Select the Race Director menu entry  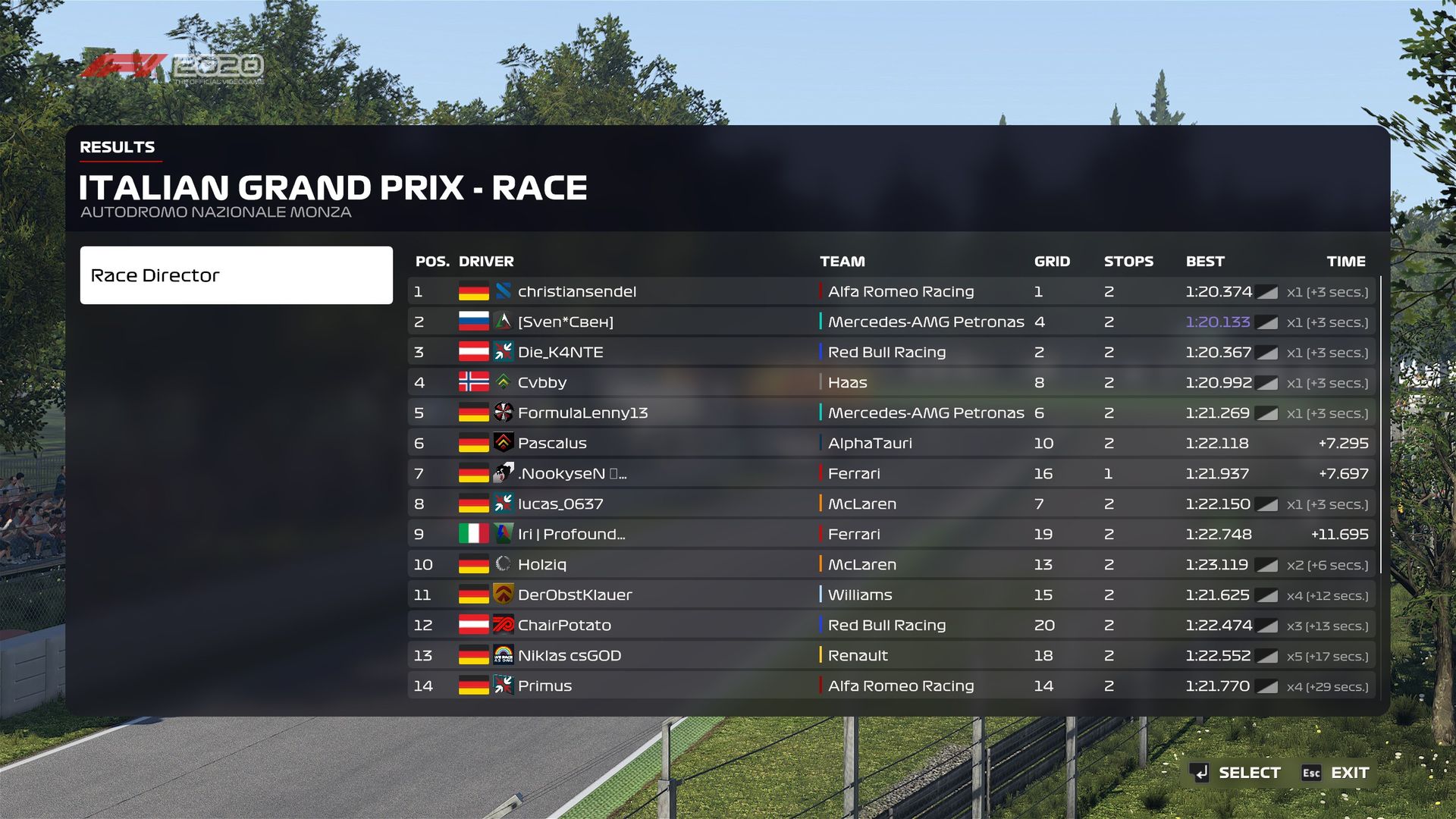(236, 275)
